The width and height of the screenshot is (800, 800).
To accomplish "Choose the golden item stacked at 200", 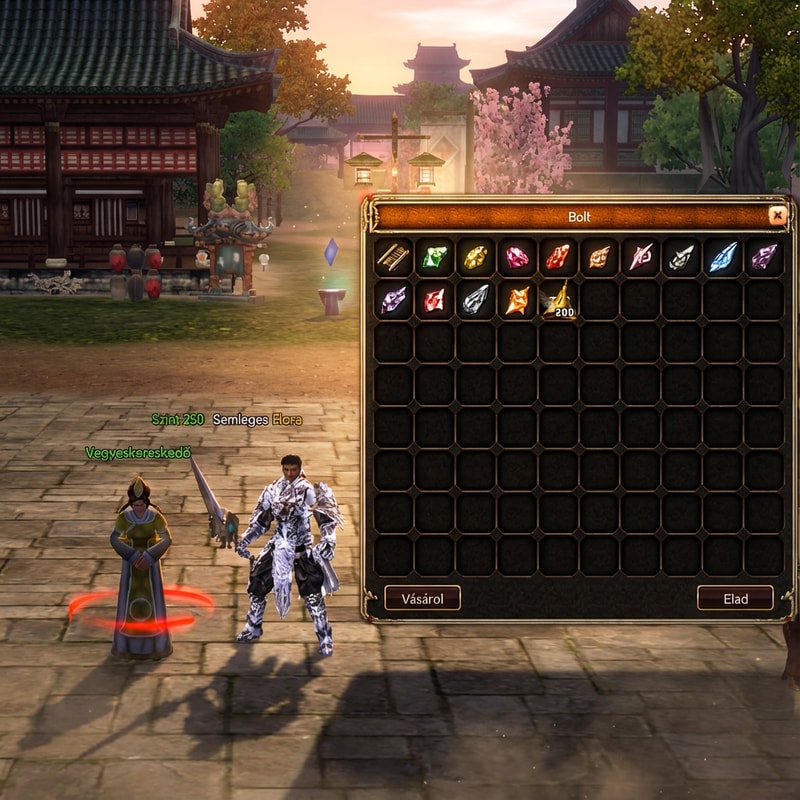I will tap(558, 299).
